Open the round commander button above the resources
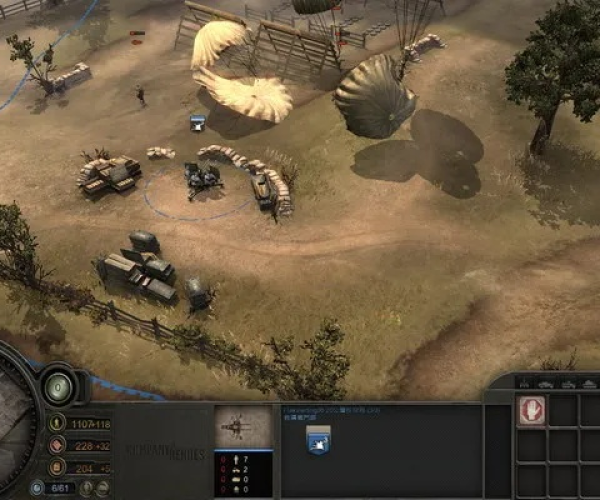 point(58,385)
